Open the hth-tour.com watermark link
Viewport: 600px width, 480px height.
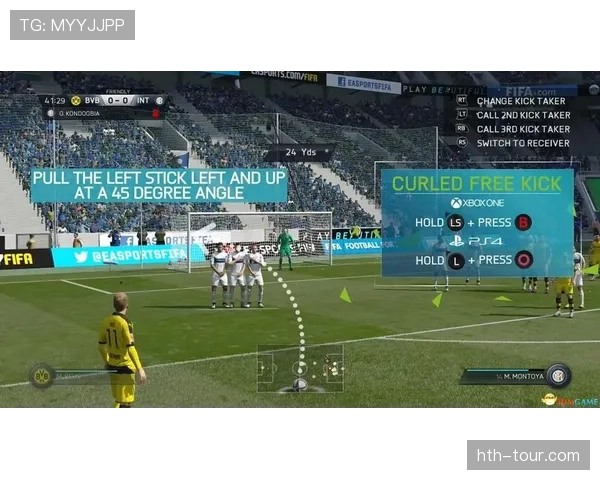coord(527,456)
